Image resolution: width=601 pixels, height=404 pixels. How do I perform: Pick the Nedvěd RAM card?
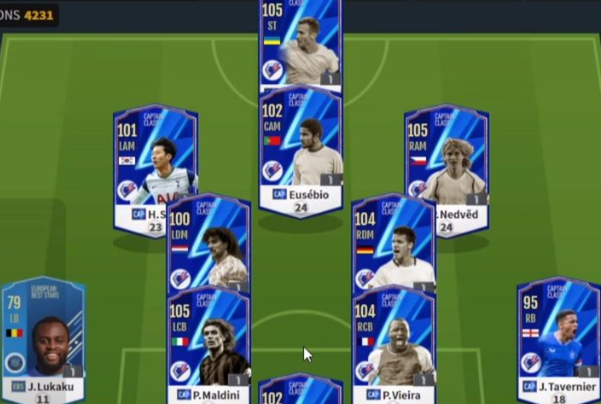446,170
